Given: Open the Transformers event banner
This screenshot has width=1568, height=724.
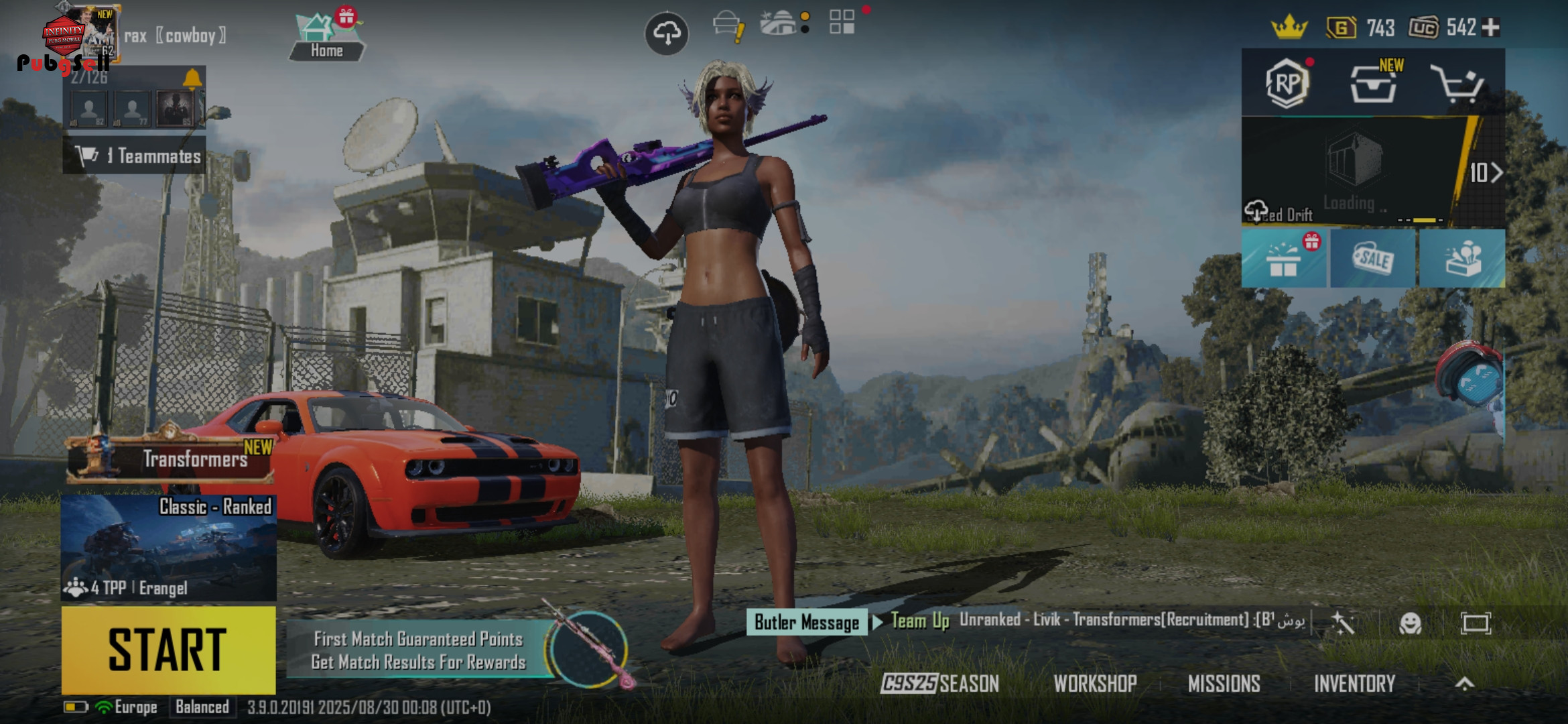Looking at the screenshot, I should pos(171,459).
